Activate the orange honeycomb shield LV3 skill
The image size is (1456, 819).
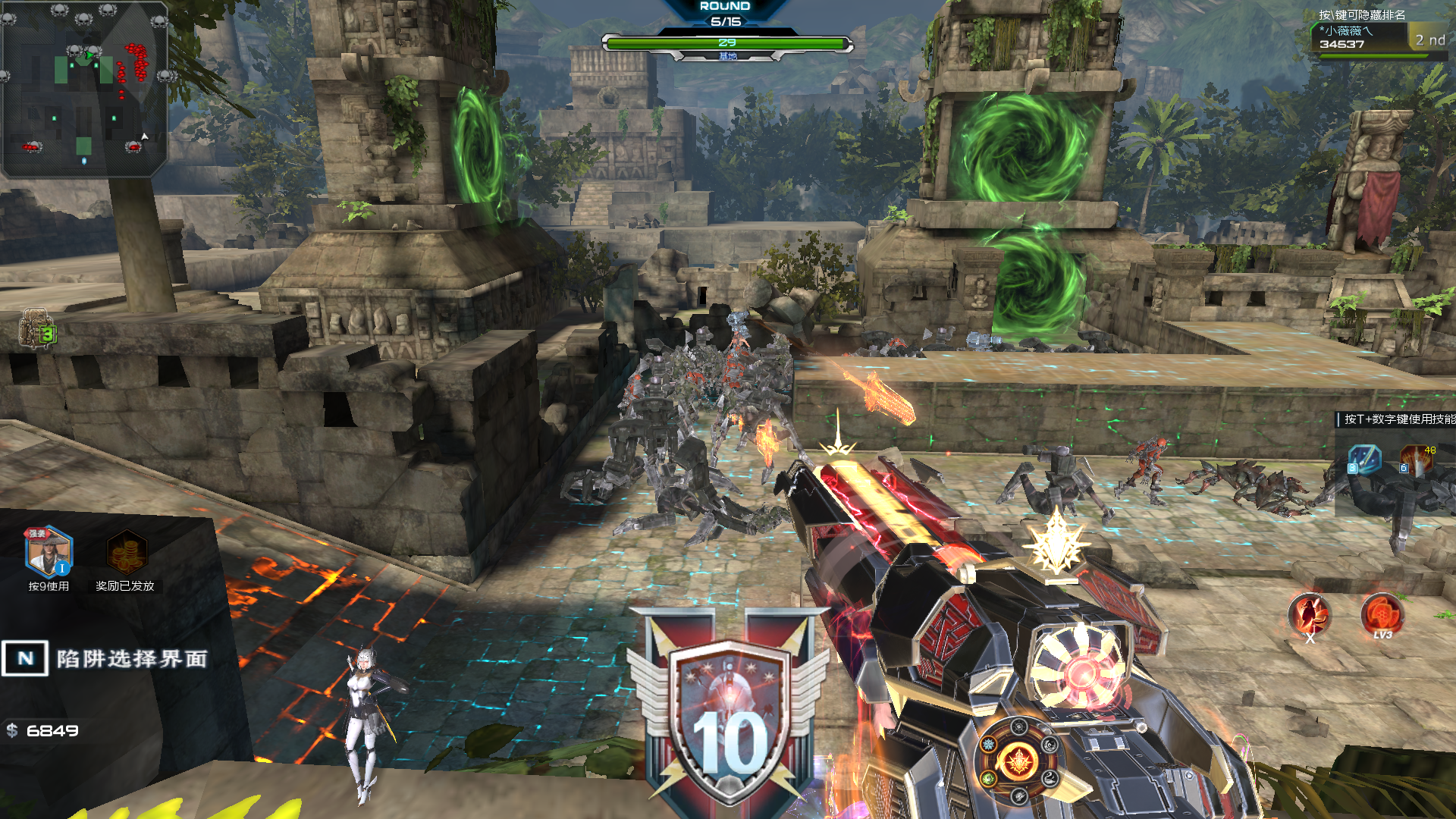click(1382, 614)
